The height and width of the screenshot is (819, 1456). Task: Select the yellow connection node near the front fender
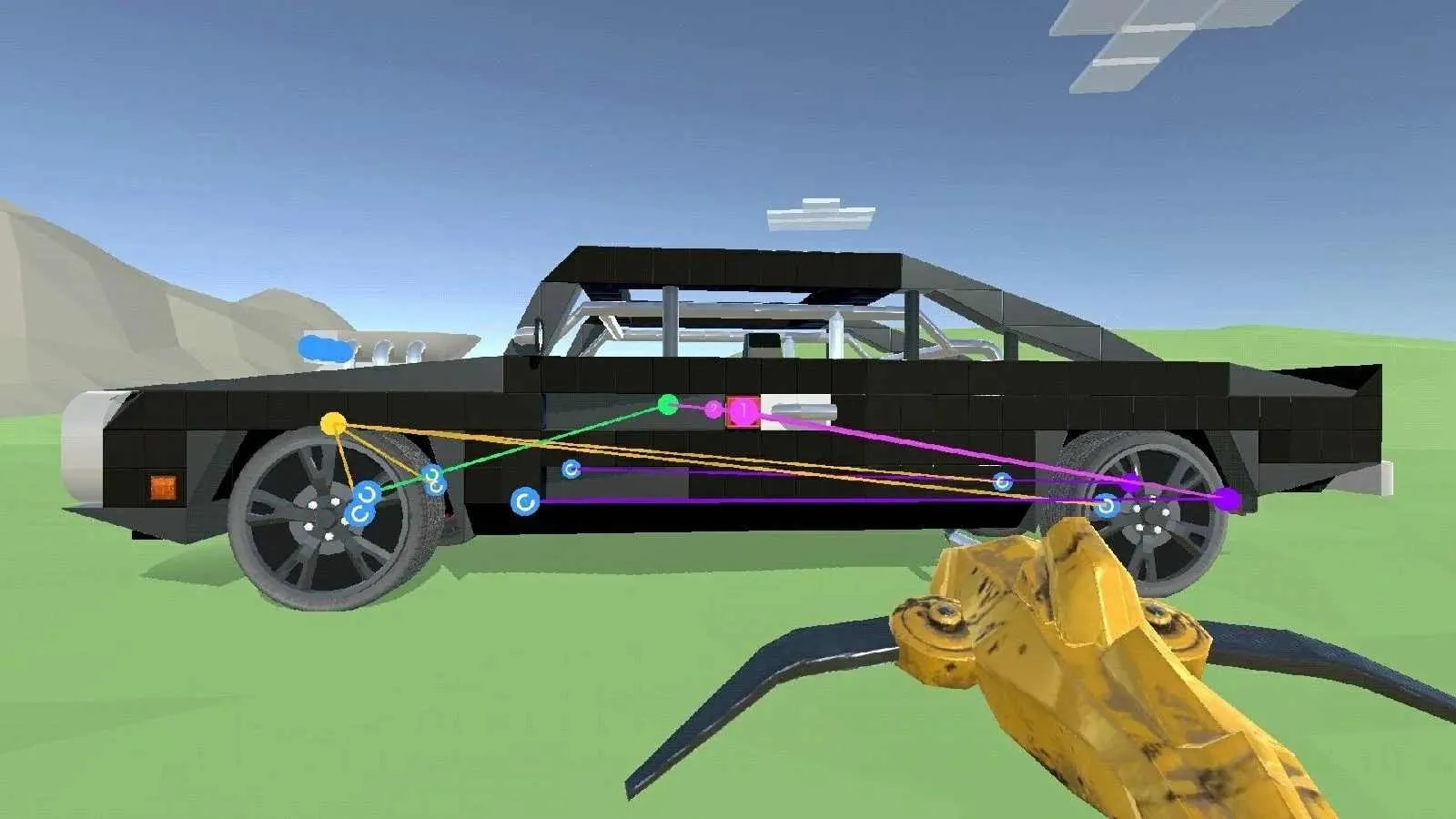tap(333, 422)
